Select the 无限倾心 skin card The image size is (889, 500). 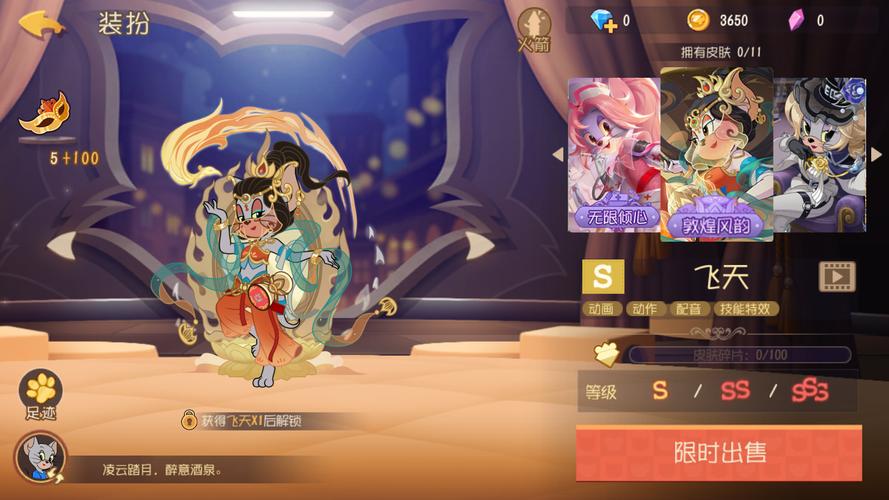[612, 155]
